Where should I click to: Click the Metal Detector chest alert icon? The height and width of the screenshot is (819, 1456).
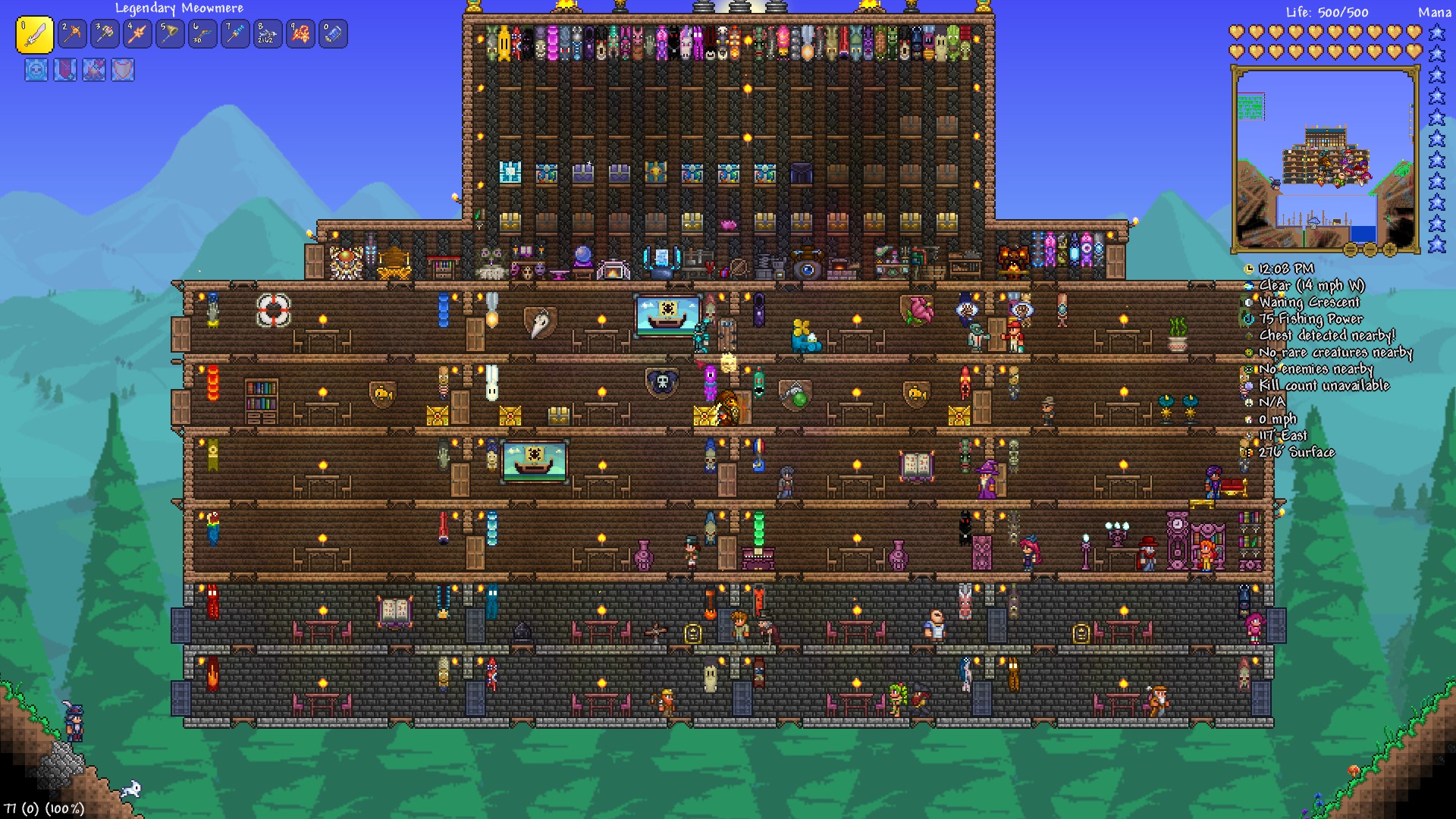click(x=1248, y=334)
